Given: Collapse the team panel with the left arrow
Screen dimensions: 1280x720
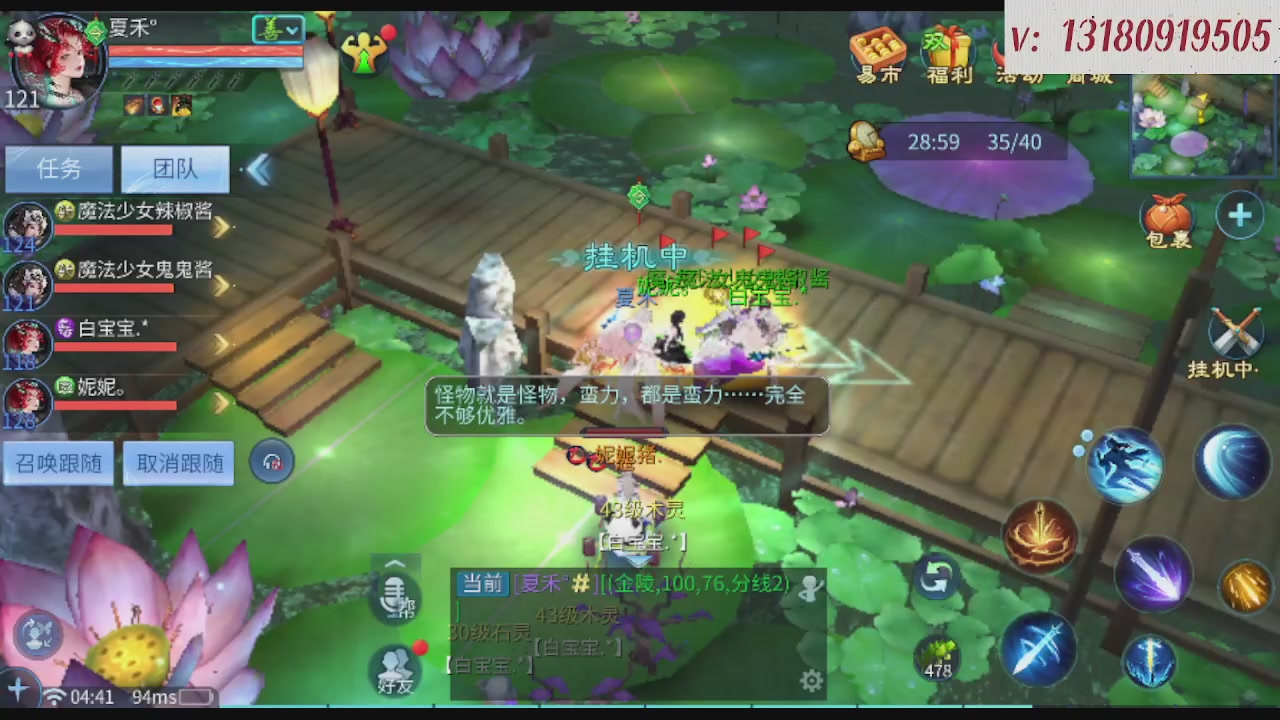Looking at the screenshot, I should point(259,170).
